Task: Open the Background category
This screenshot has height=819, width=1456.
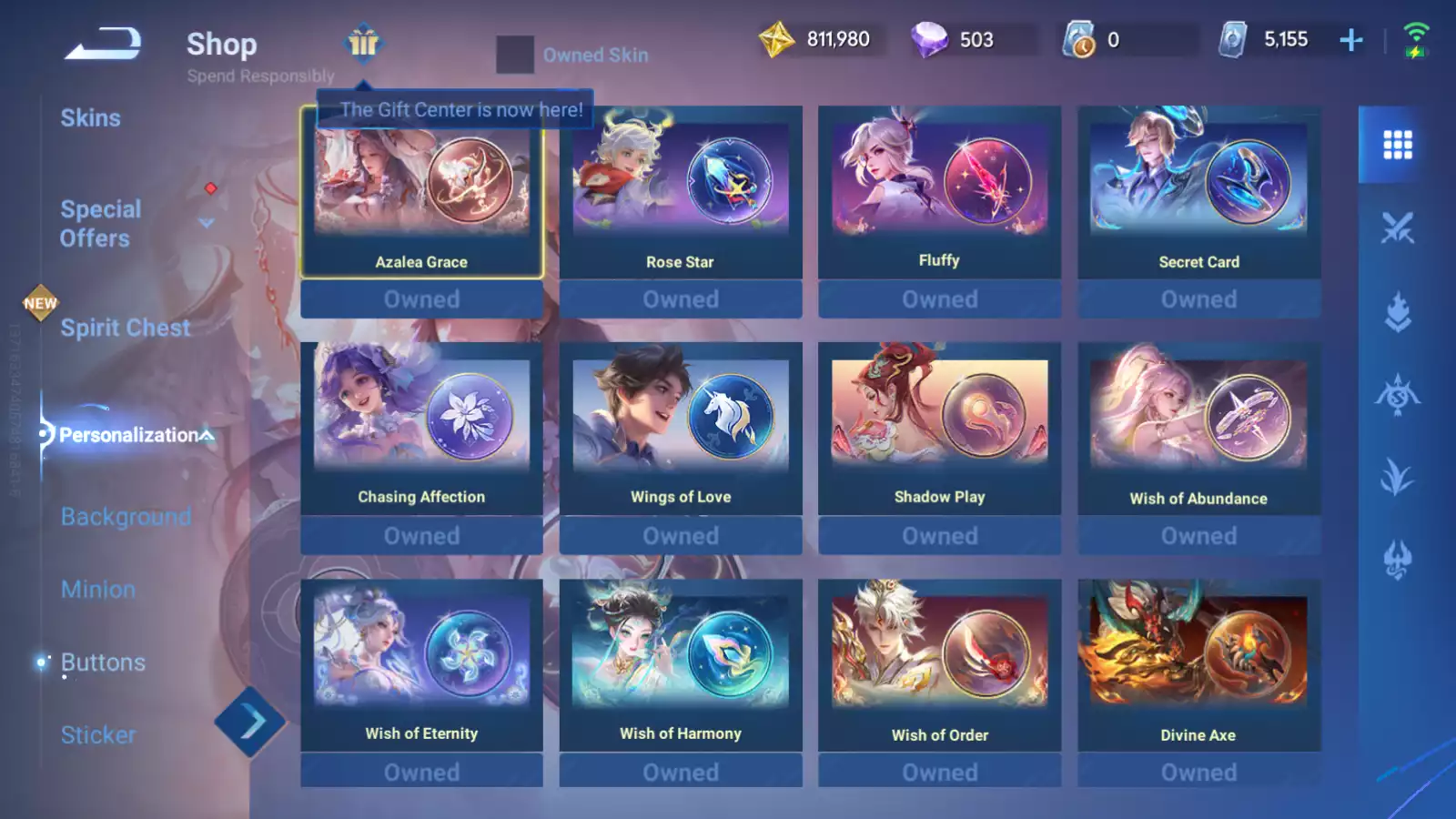Action: click(125, 516)
